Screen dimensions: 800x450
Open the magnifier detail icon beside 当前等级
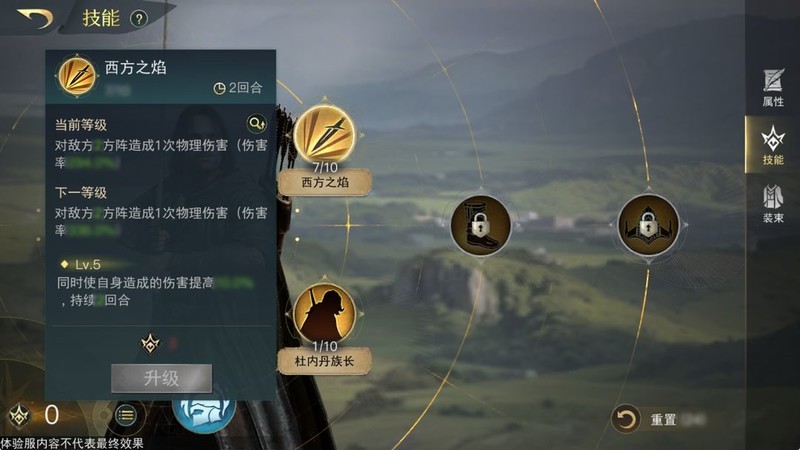257,124
